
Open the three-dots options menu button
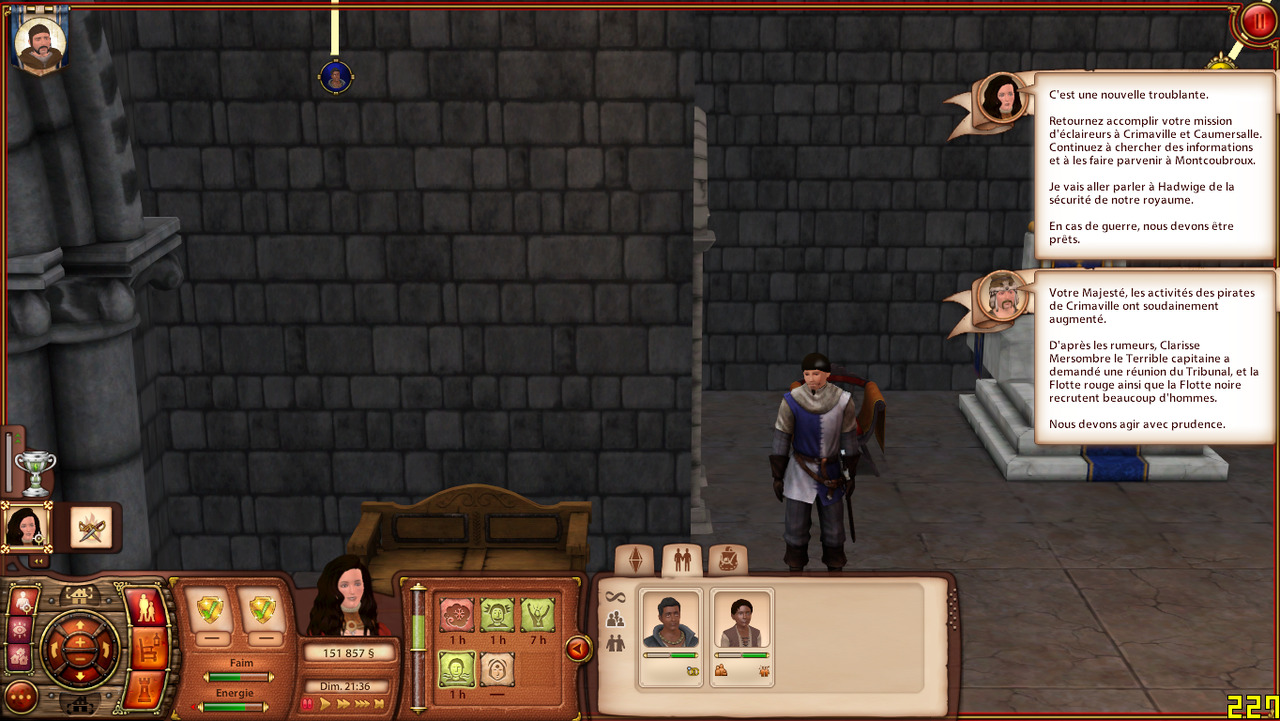coord(21,696)
